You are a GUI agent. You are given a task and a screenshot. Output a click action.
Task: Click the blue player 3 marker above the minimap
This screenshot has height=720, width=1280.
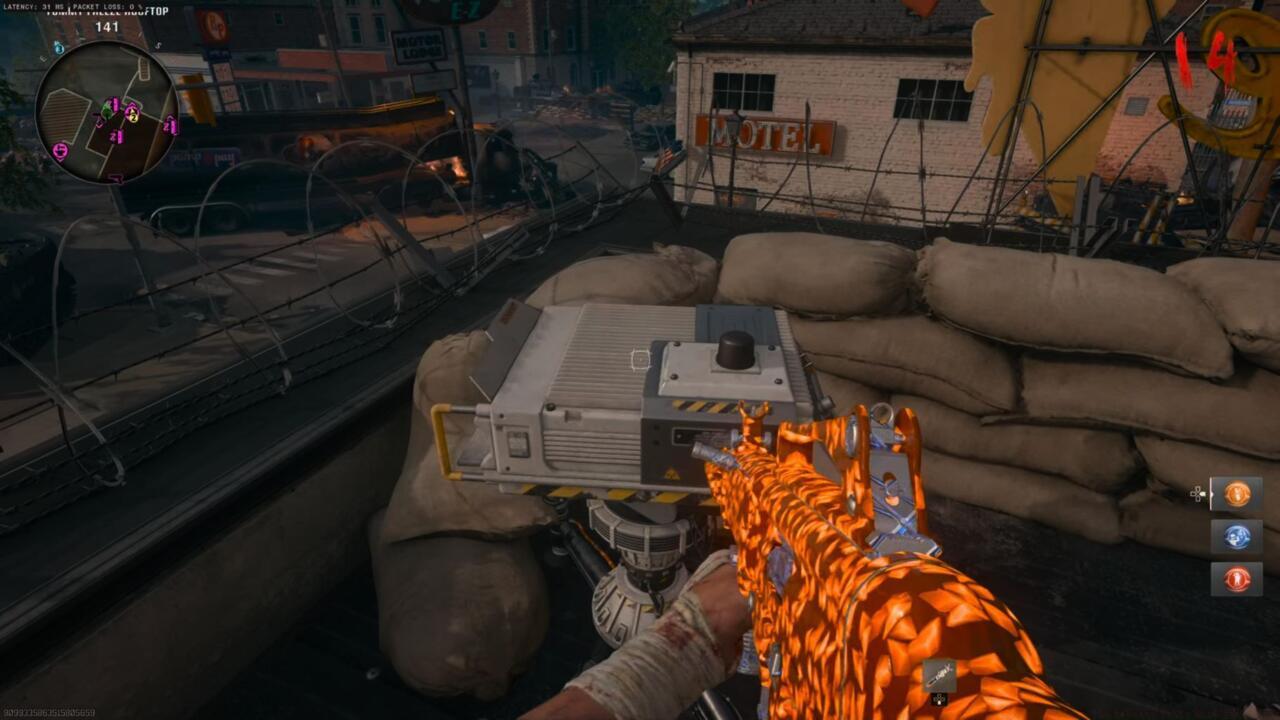point(59,48)
